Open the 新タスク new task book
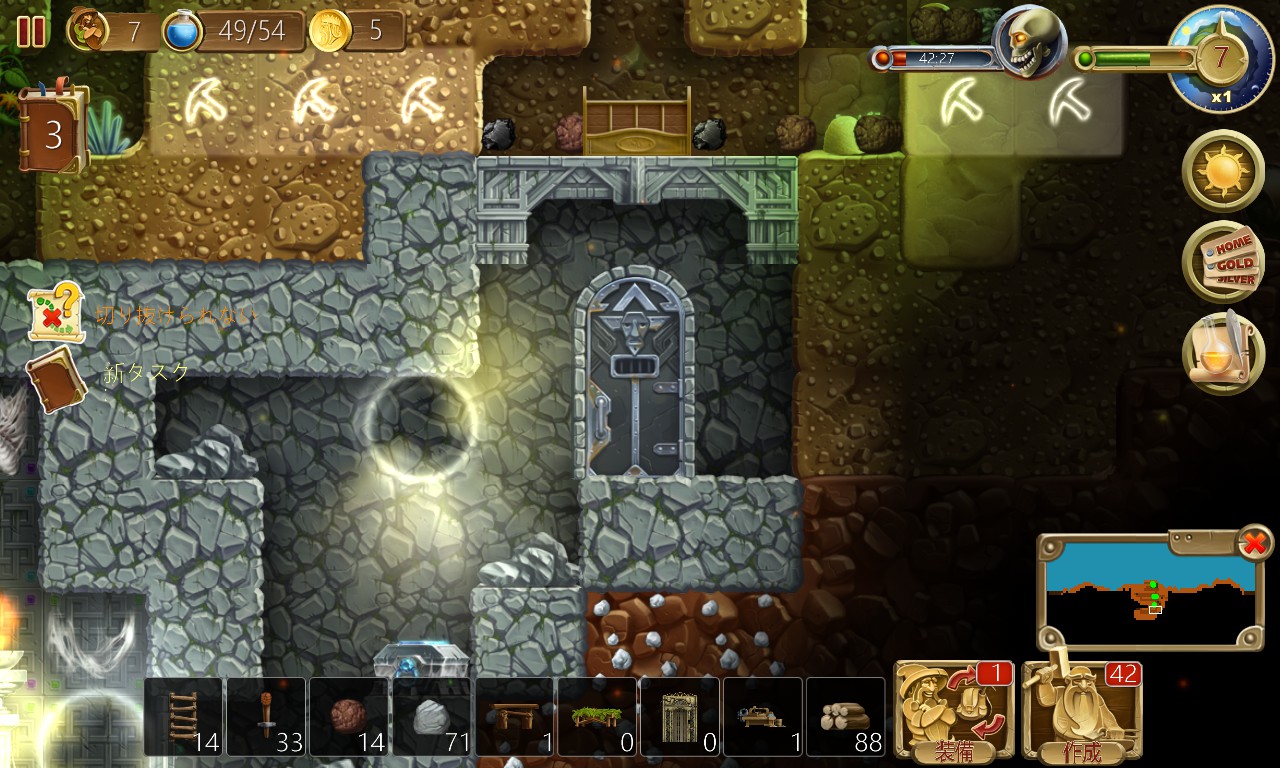Screen dimensions: 1280x768 56,380
